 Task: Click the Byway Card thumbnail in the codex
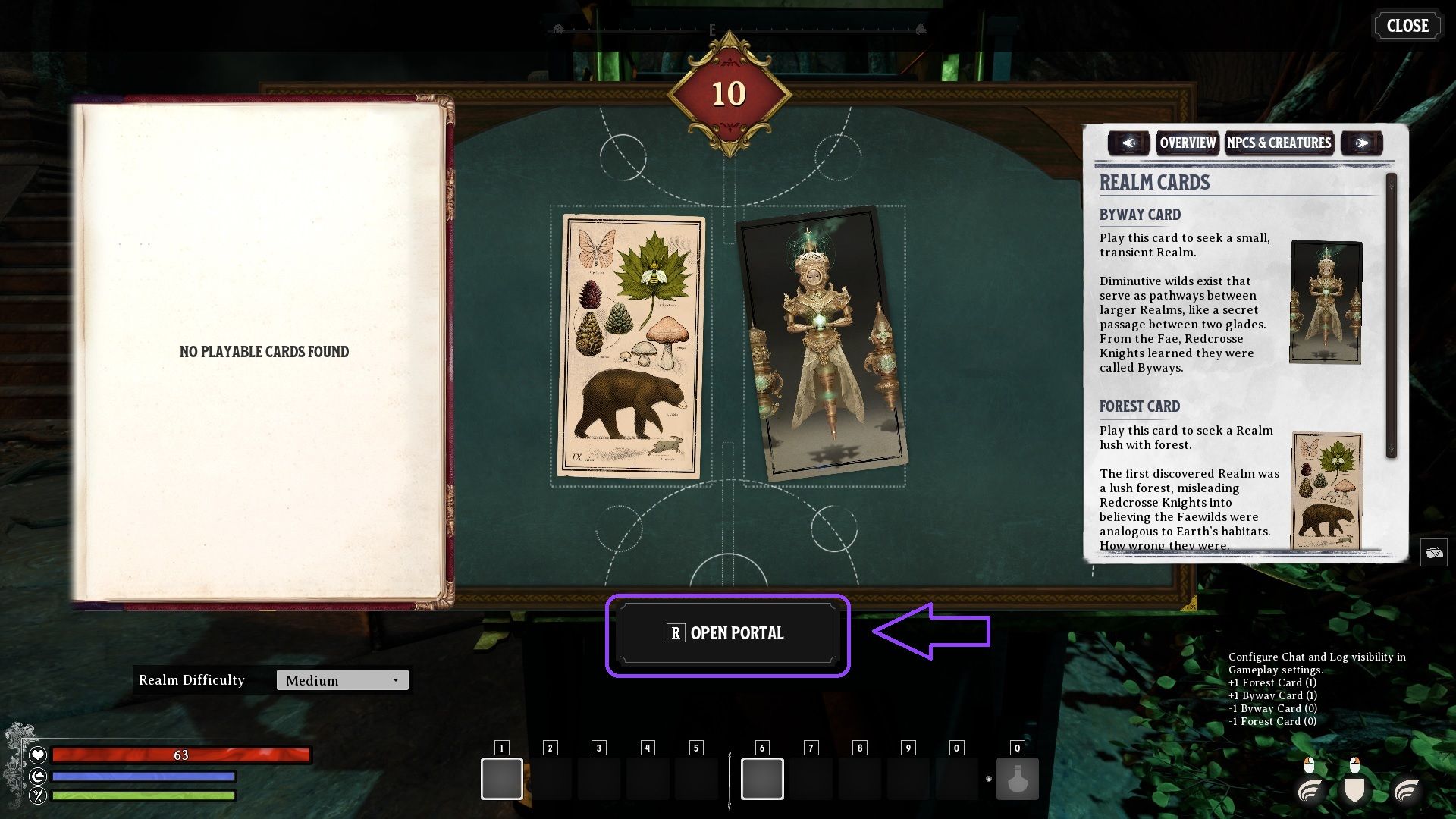click(1326, 303)
